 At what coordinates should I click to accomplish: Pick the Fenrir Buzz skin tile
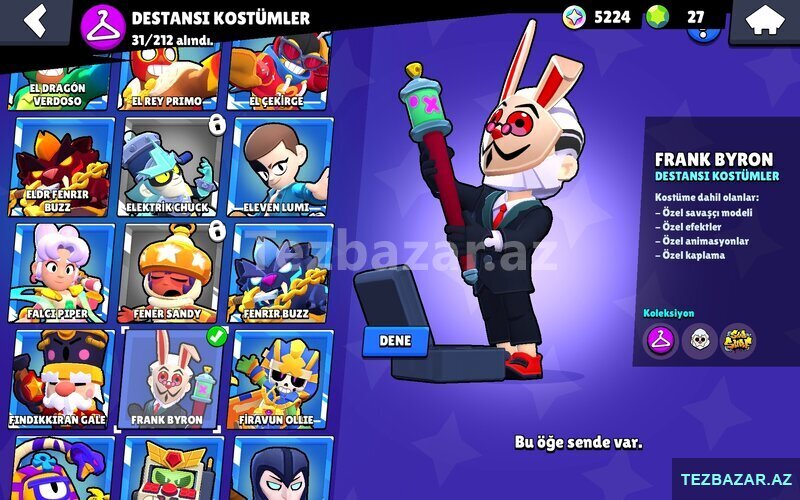pyautogui.click(x=282, y=272)
